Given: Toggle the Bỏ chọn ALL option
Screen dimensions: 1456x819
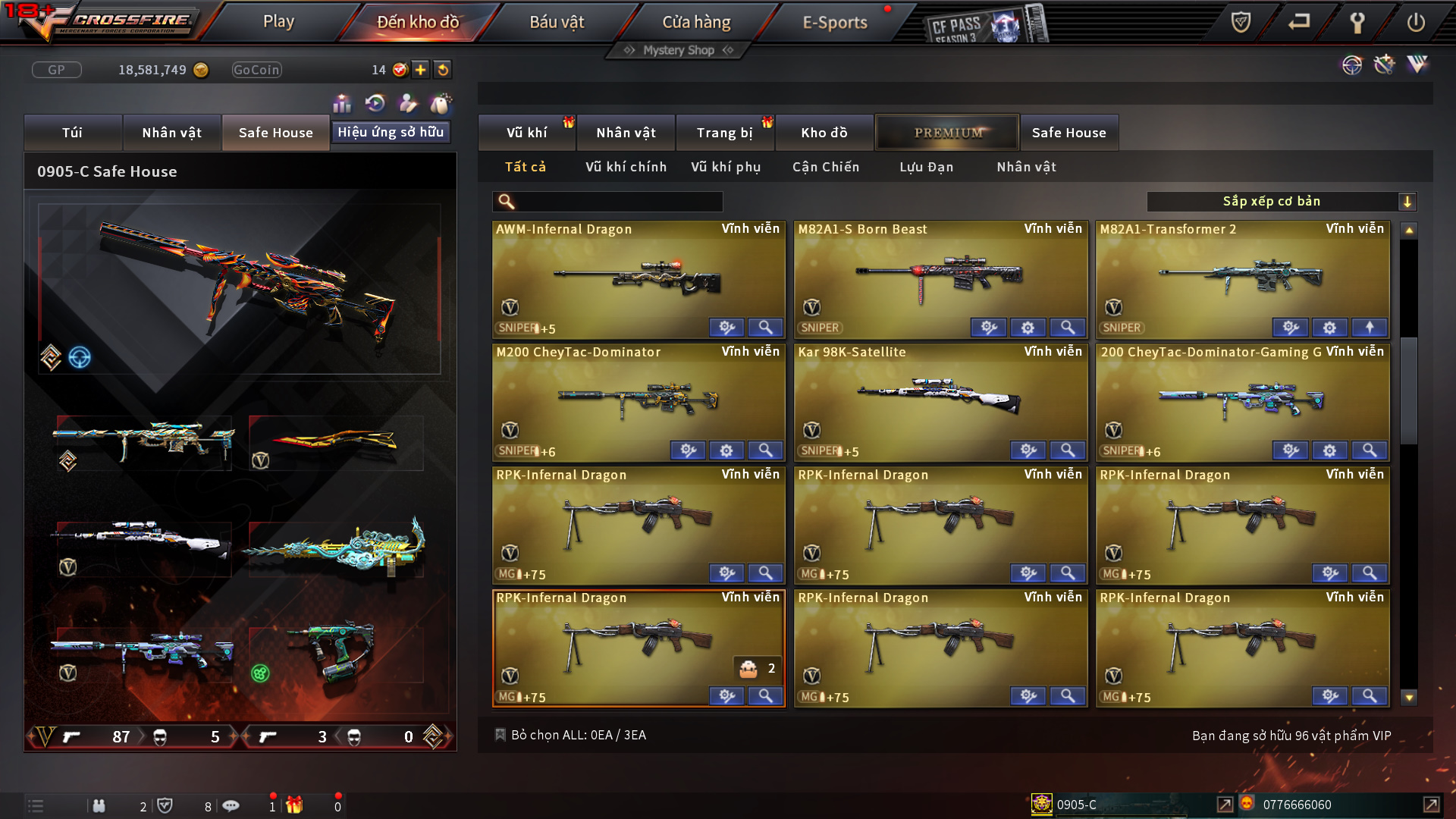Looking at the screenshot, I should tap(500, 735).
